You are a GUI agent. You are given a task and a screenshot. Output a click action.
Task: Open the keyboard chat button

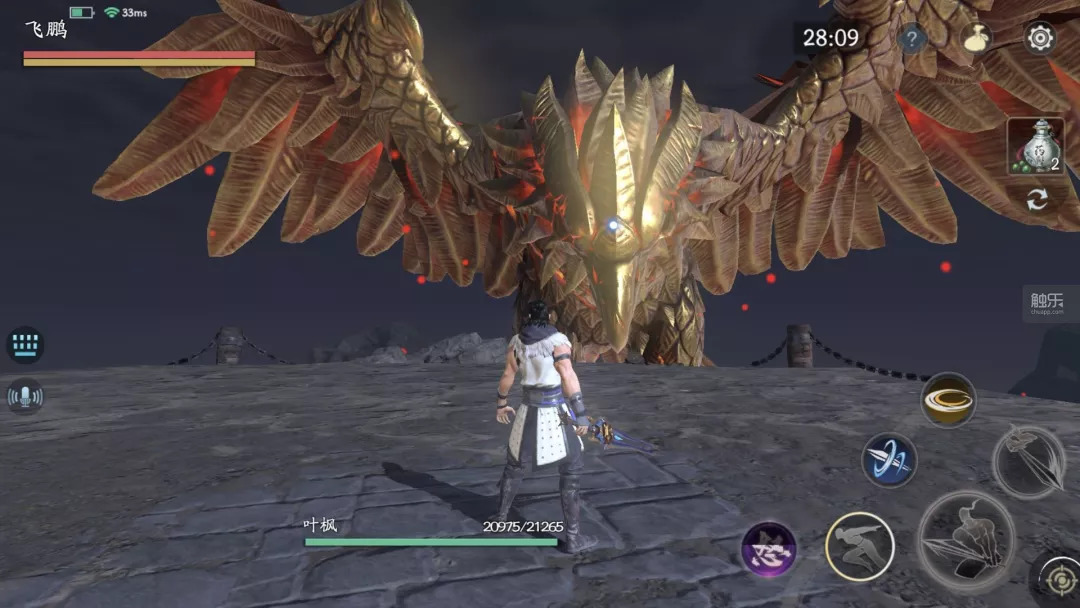[25, 345]
